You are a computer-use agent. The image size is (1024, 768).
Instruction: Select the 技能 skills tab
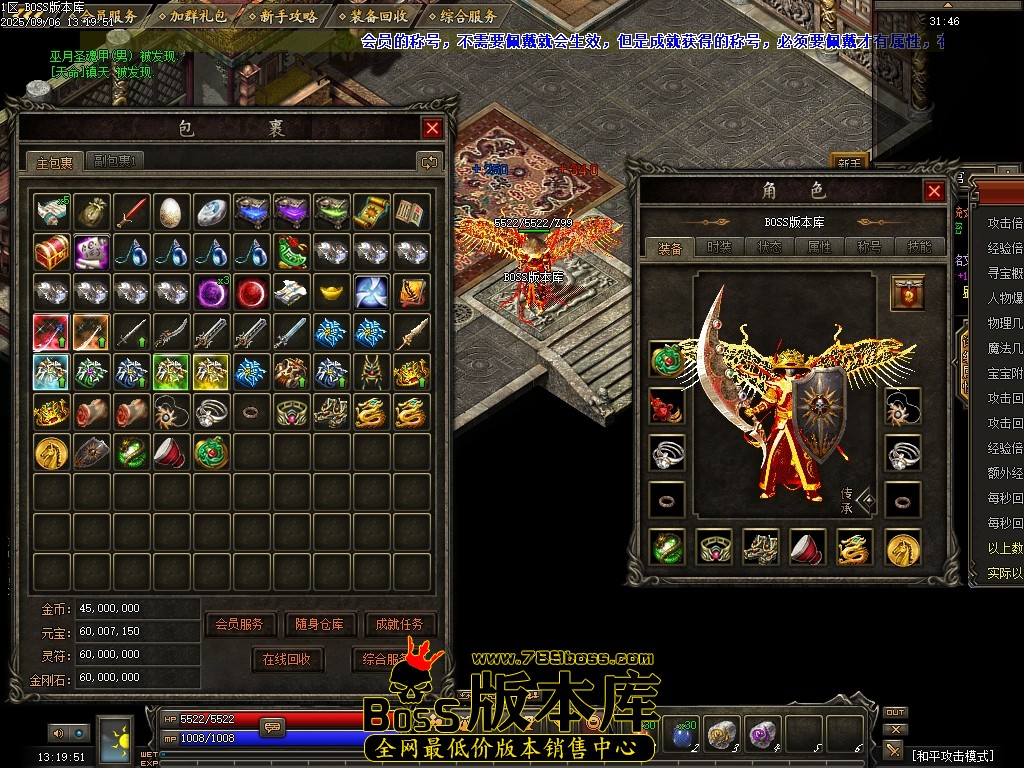coord(918,247)
